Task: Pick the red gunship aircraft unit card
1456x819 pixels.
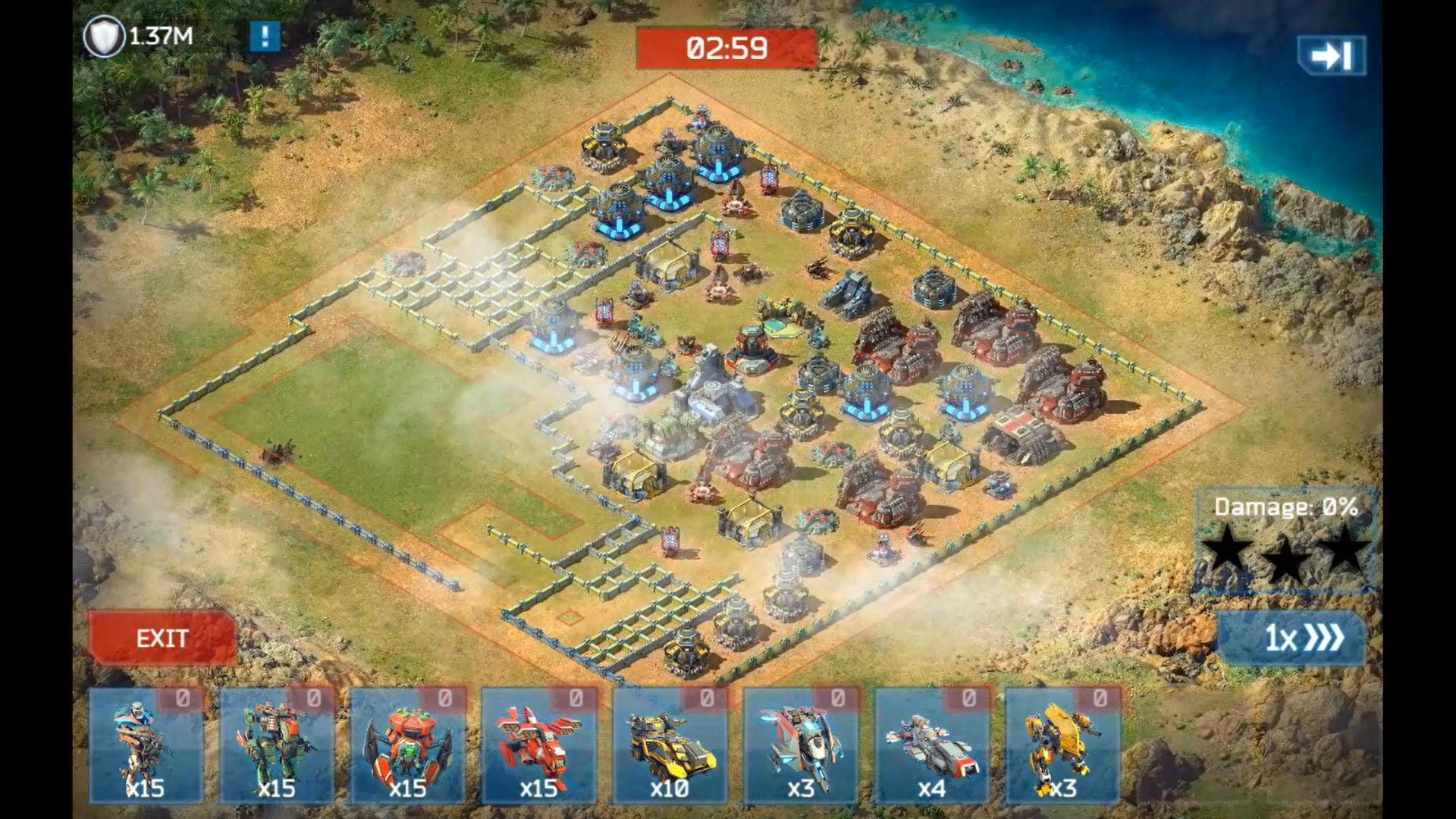Action: click(x=539, y=746)
